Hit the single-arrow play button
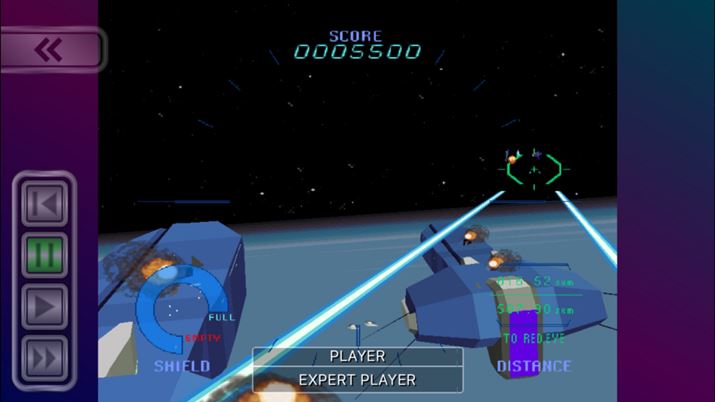The width and height of the screenshot is (715, 402). point(44,306)
